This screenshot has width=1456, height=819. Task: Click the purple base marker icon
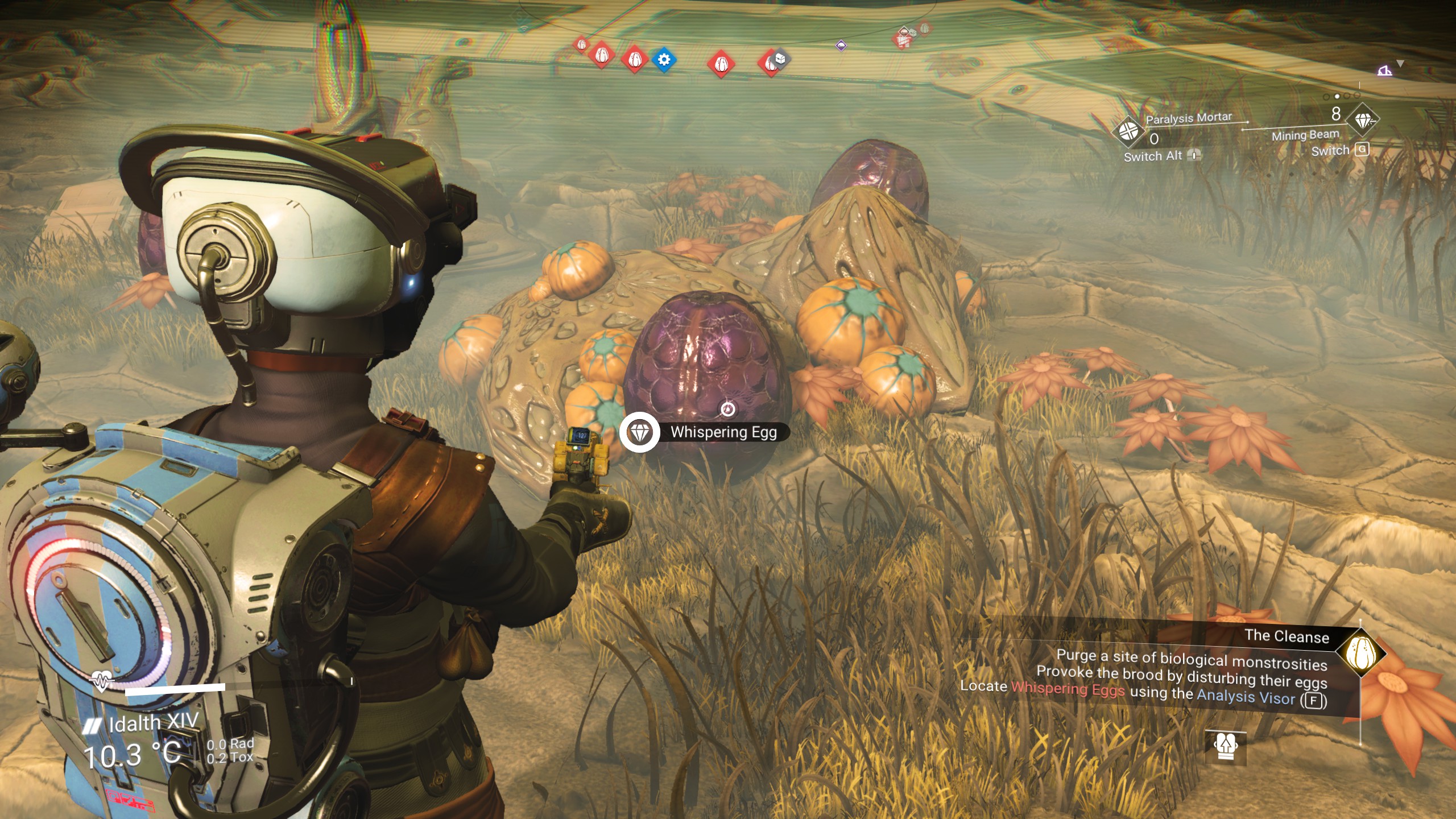1384,71
